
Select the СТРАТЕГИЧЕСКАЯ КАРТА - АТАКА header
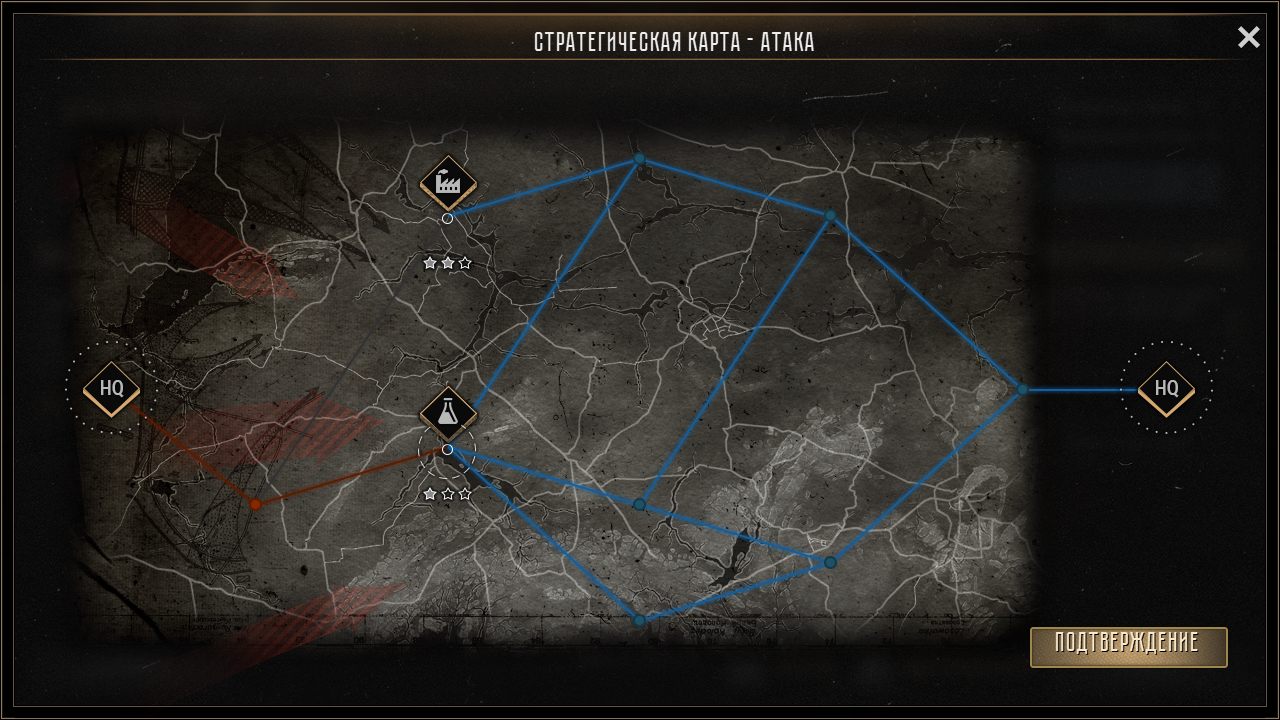point(675,41)
